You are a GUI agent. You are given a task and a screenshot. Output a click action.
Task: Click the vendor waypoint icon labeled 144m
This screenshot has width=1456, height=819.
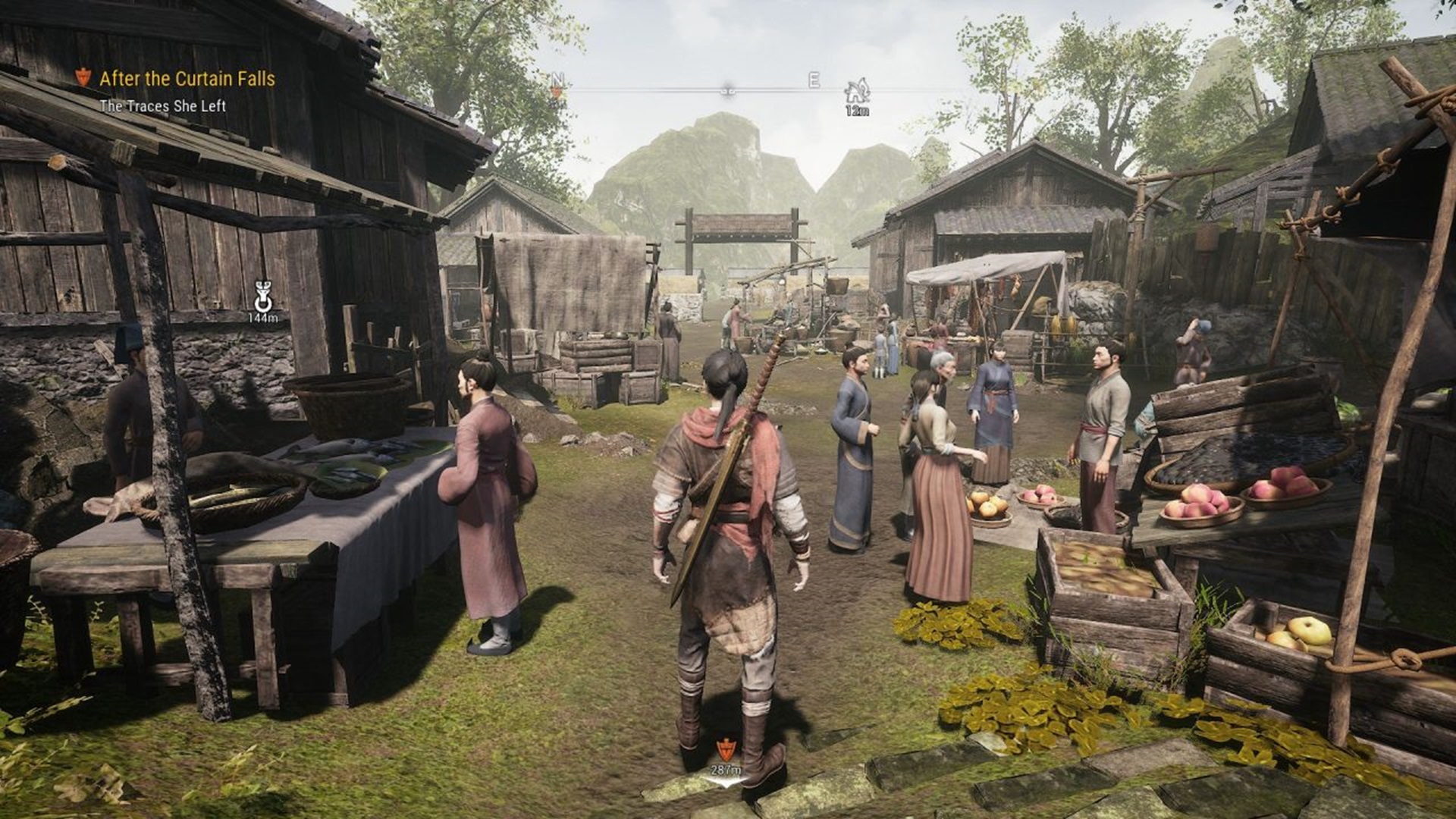point(263,292)
